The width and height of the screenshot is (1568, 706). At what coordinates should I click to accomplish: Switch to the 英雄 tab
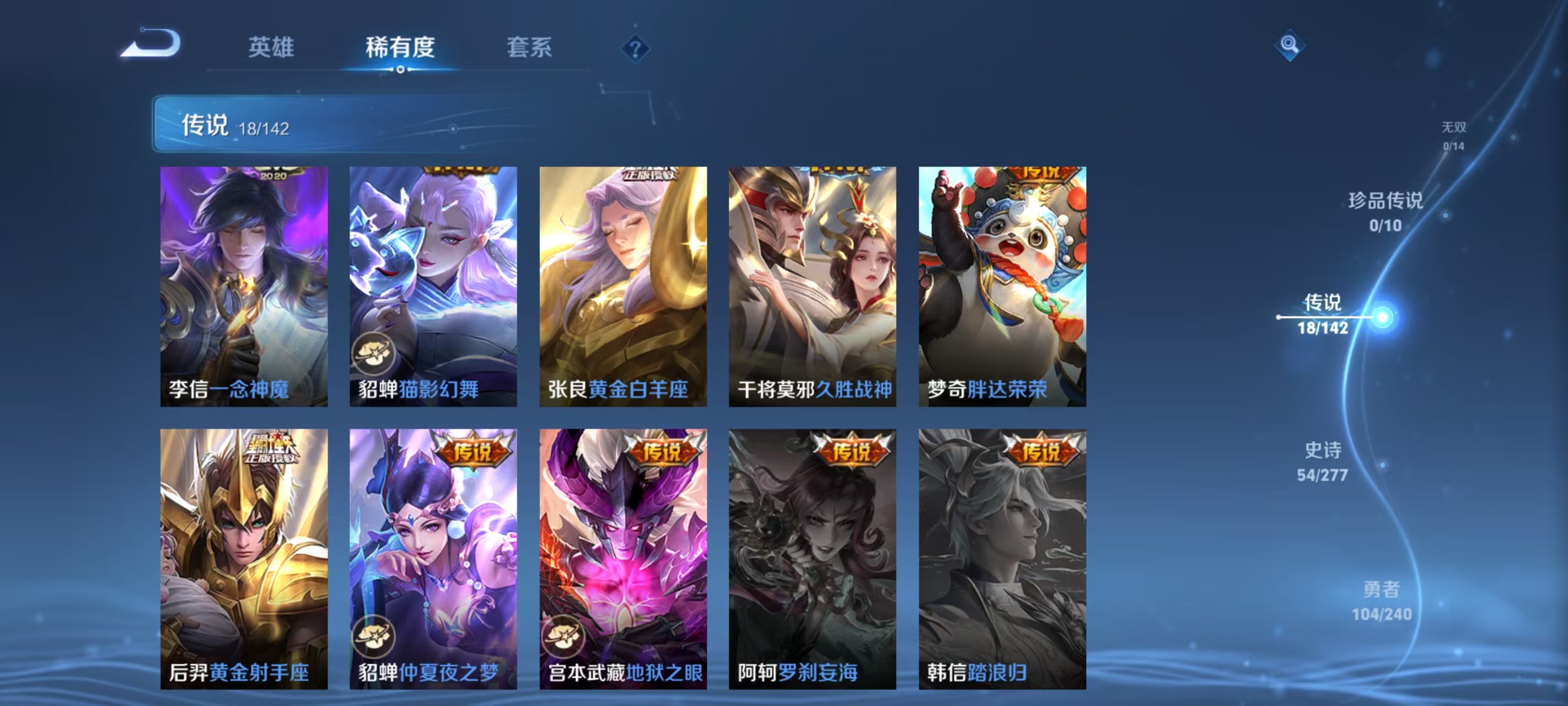[270, 47]
